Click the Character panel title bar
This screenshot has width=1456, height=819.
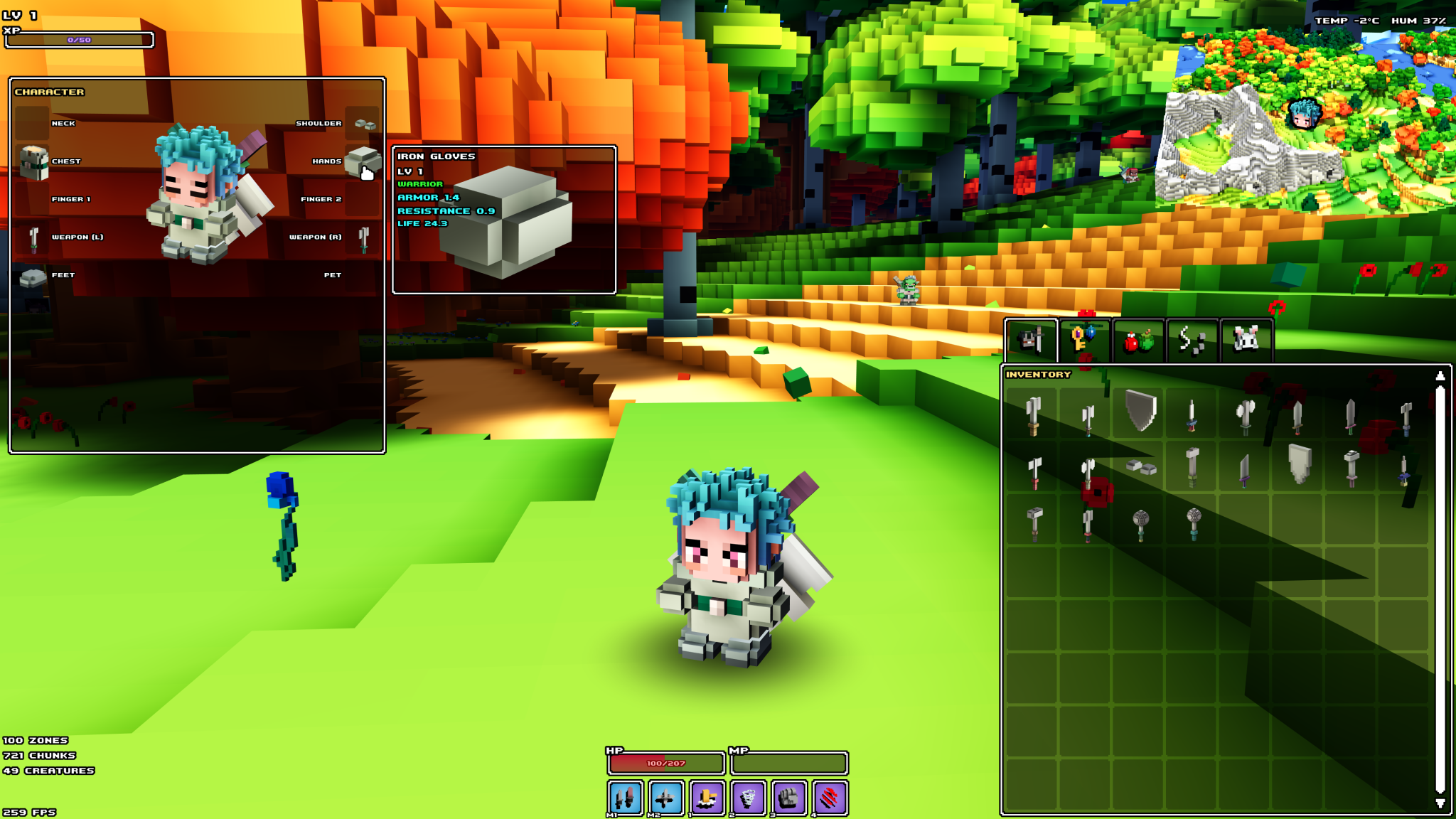click(x=50, y=92)
